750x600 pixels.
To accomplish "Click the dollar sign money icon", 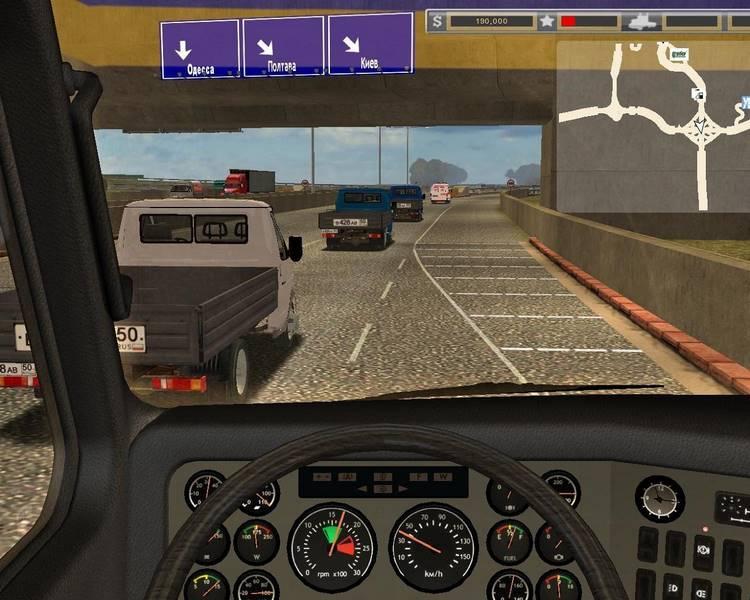I will [x=438, y=20].
